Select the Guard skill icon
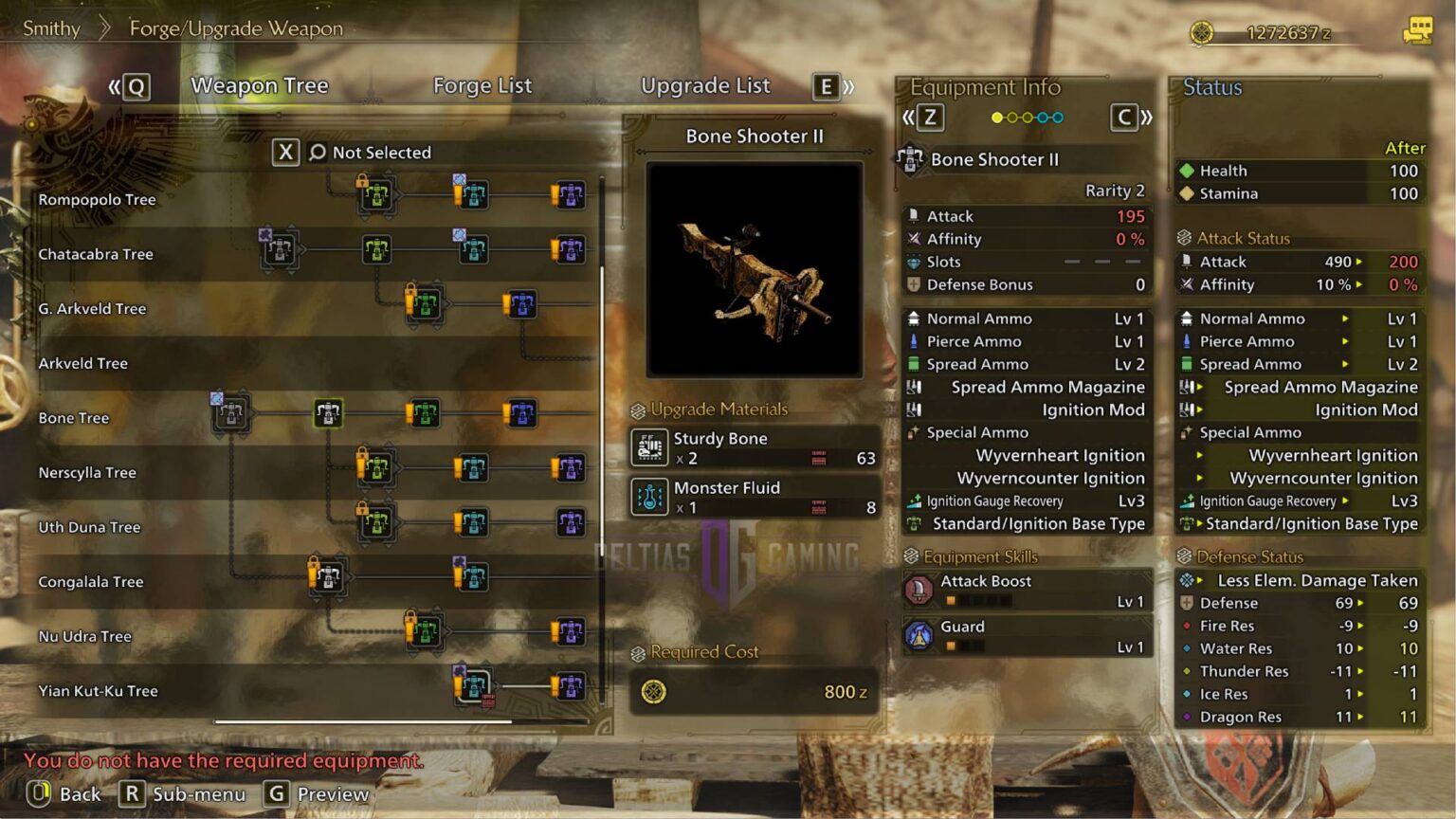This screenshot has height=819, width=1456. [x=920, y=635]
